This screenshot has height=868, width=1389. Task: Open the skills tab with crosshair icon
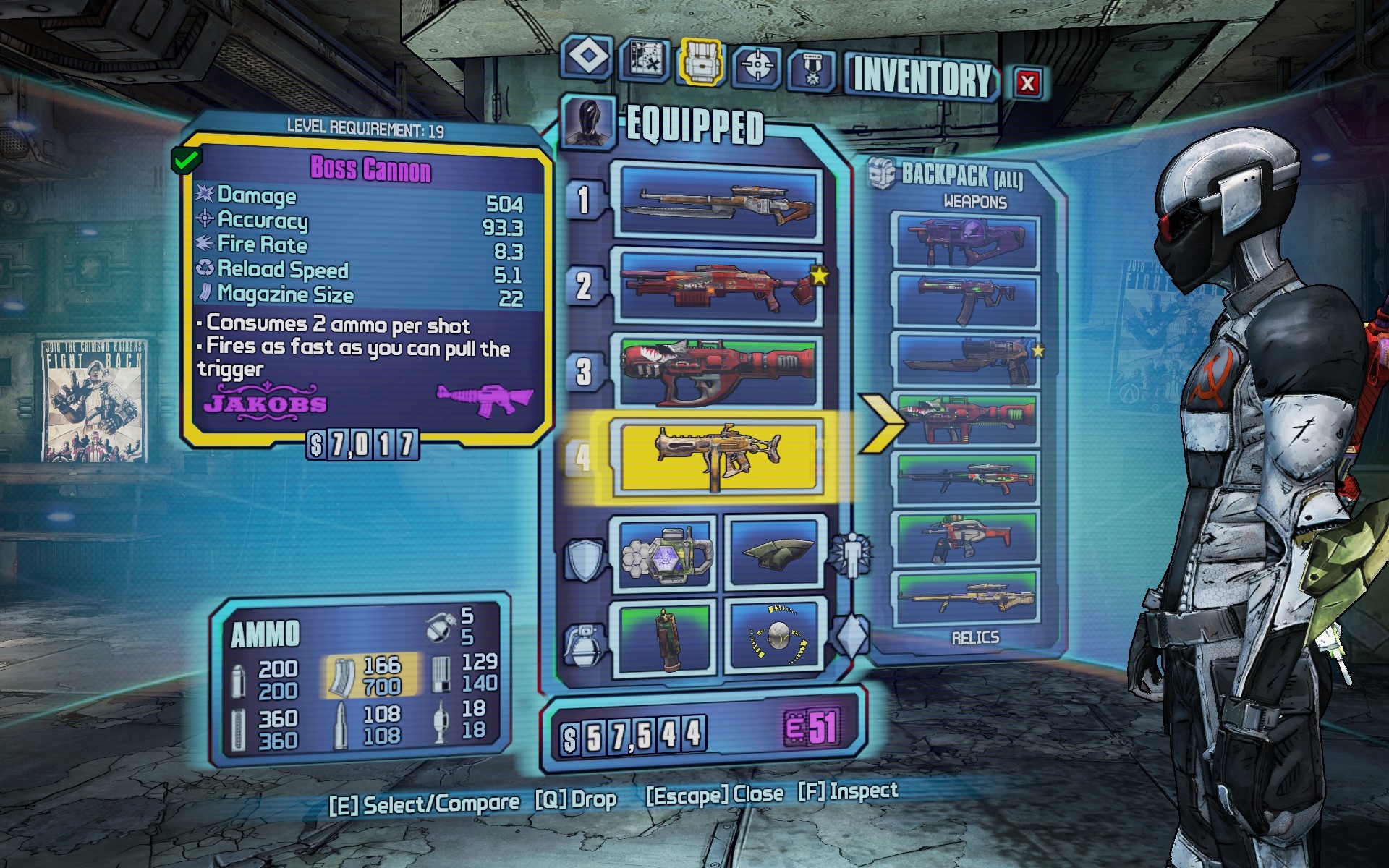(757, 67)
